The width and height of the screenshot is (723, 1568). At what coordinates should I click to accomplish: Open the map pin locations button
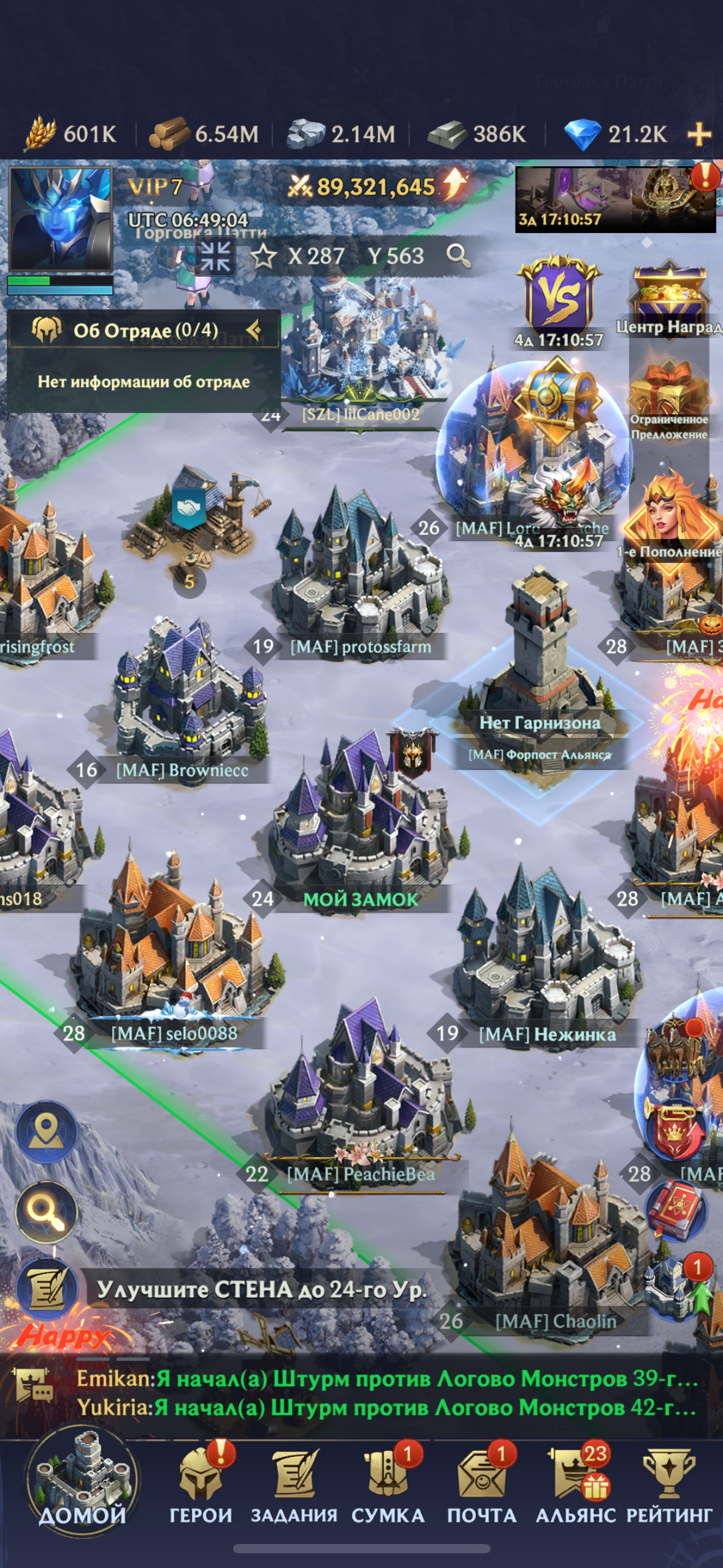47,1132
